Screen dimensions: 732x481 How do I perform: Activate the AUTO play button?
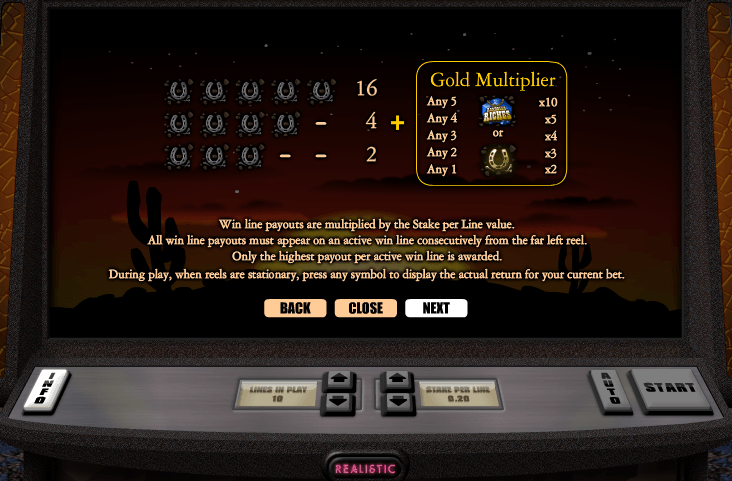click(611, 389)
